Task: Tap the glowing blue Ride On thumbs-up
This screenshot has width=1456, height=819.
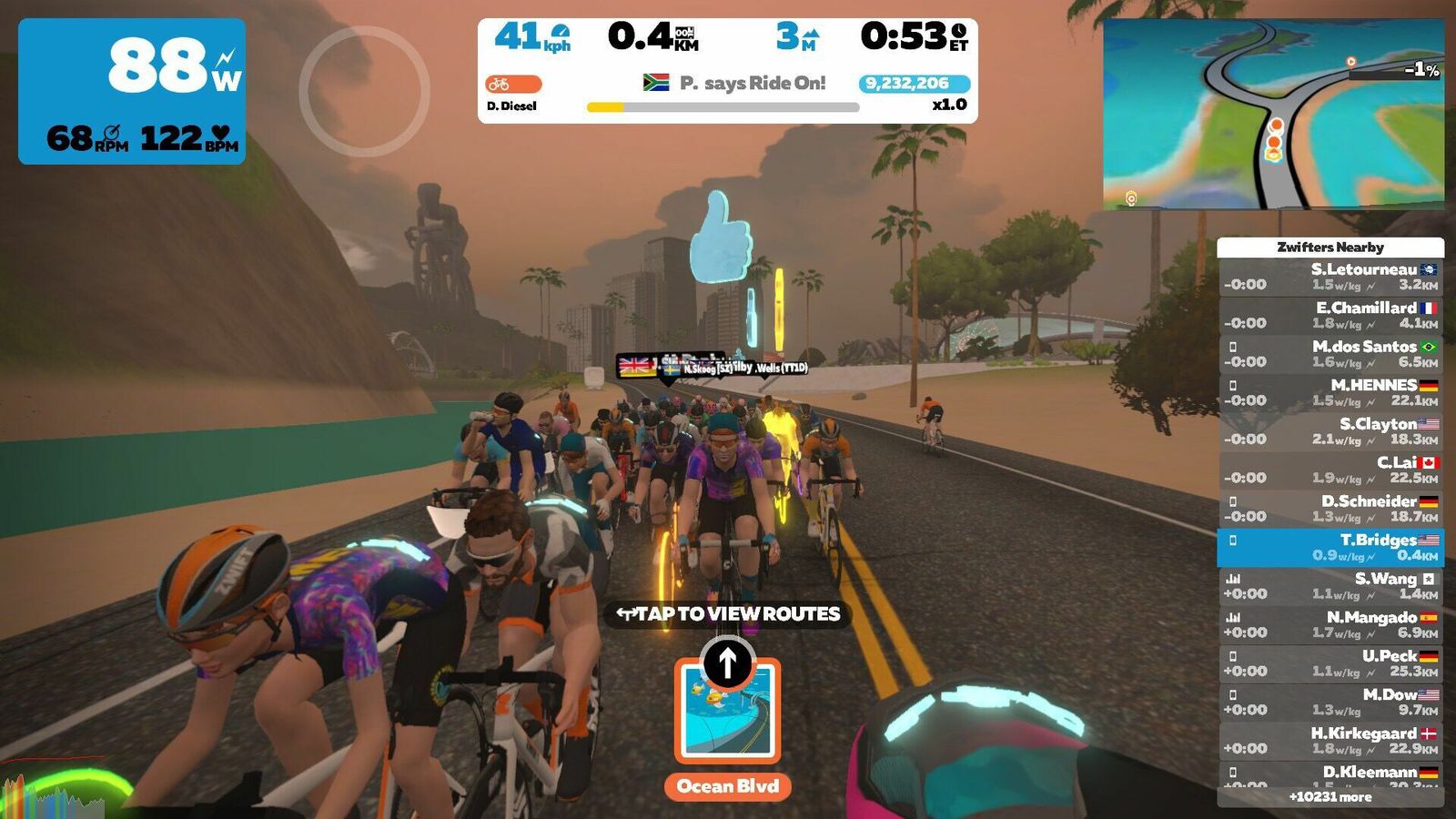Action: pos(720,237)
